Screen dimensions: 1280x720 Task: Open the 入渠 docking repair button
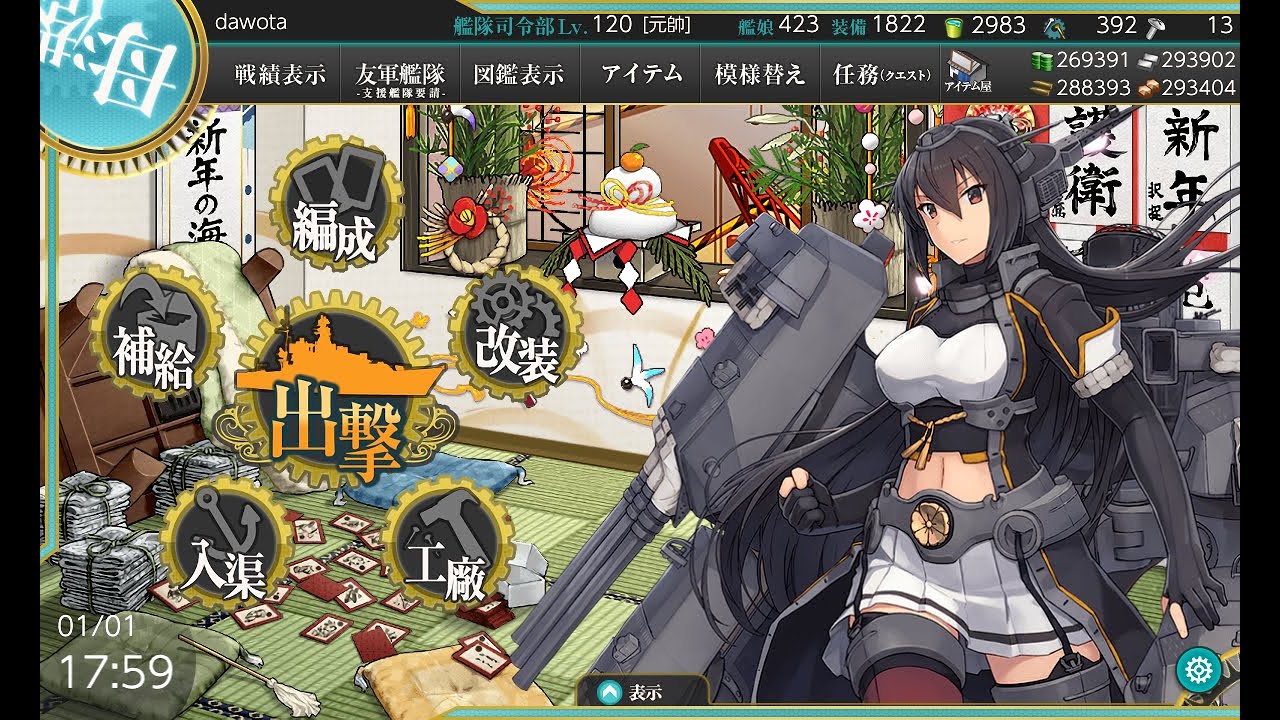click(x=223, y=545)
